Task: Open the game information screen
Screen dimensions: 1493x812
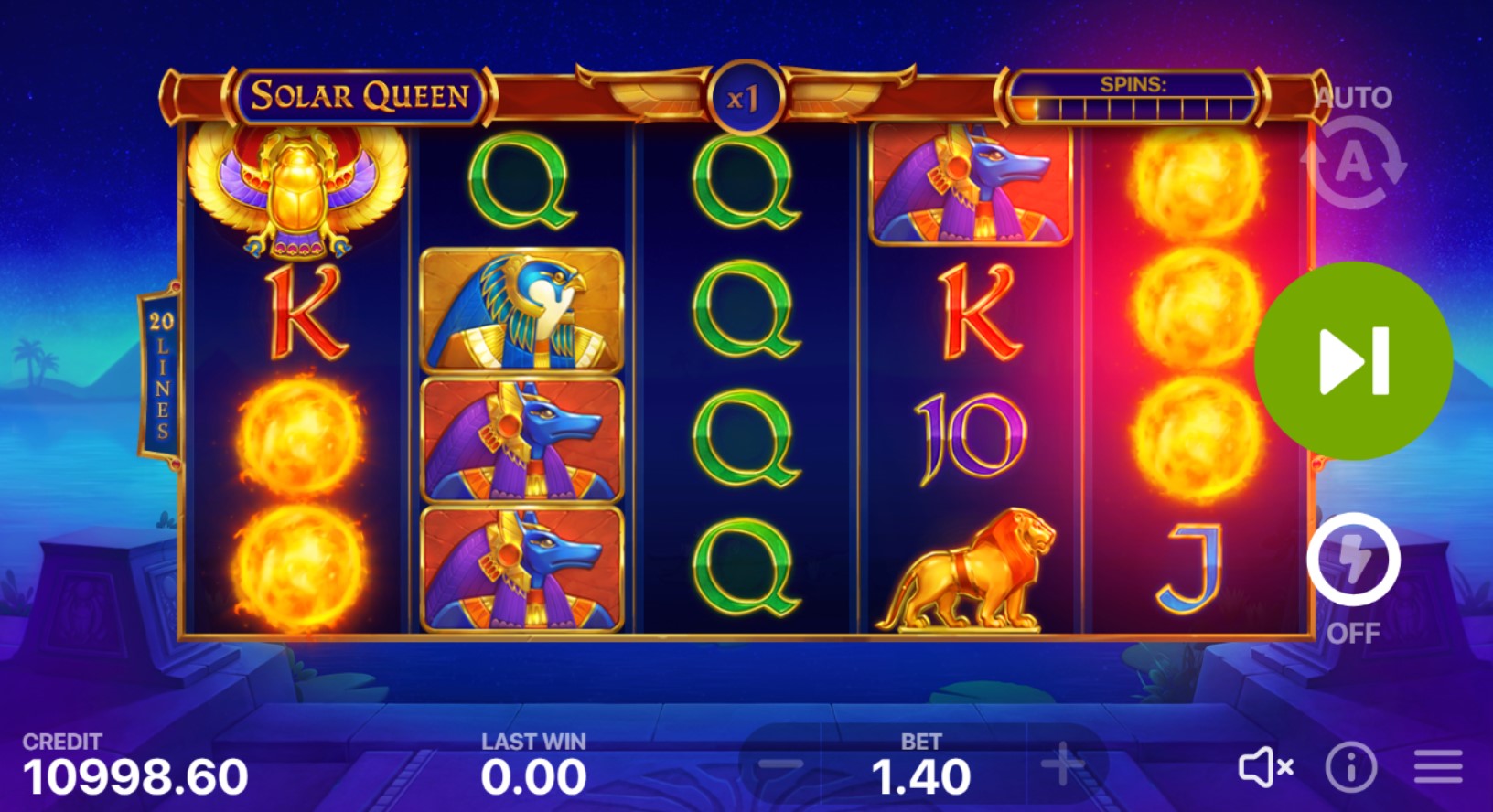Action: [1351, 768]
